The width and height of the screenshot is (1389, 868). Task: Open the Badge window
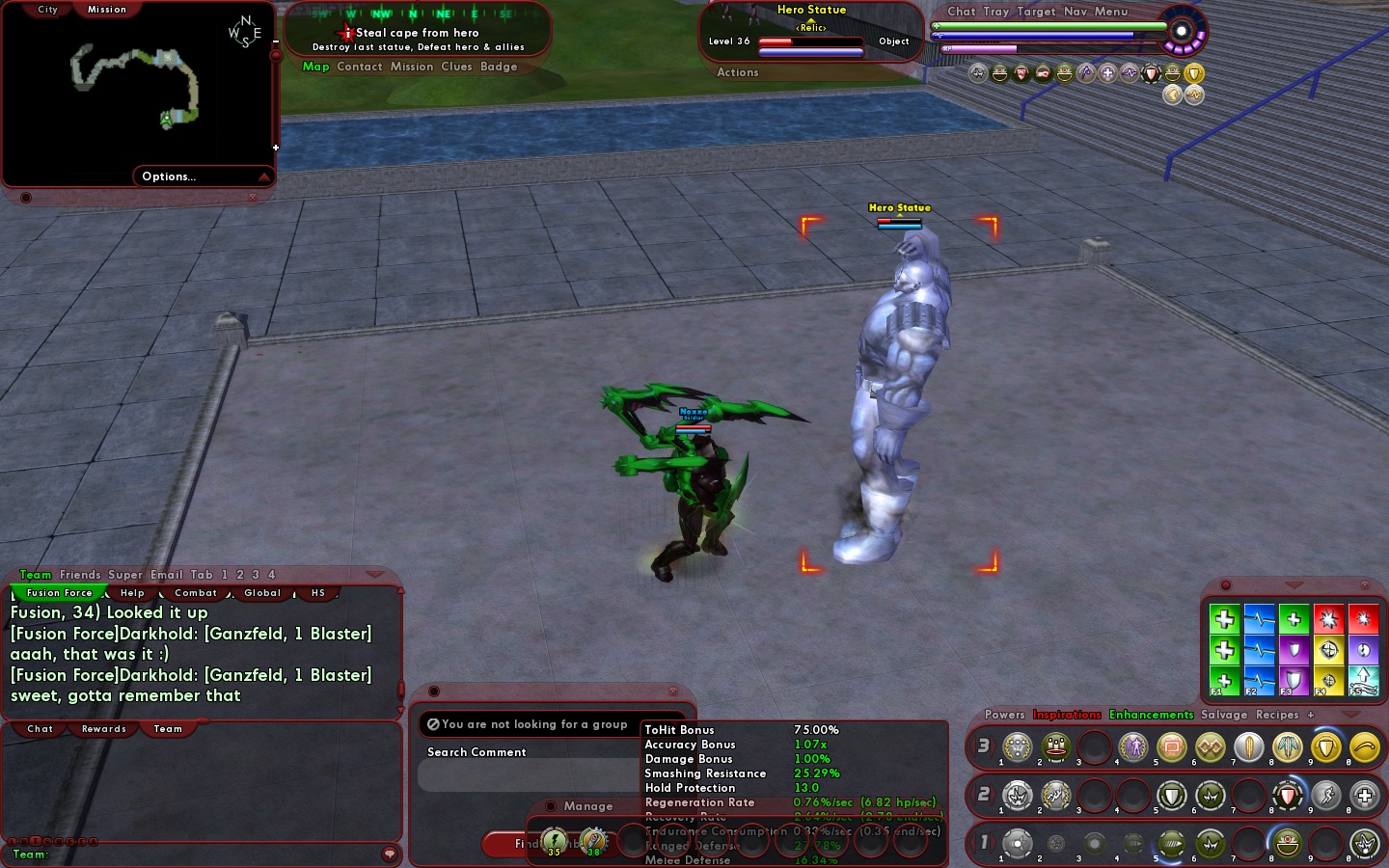coord(499,67)
